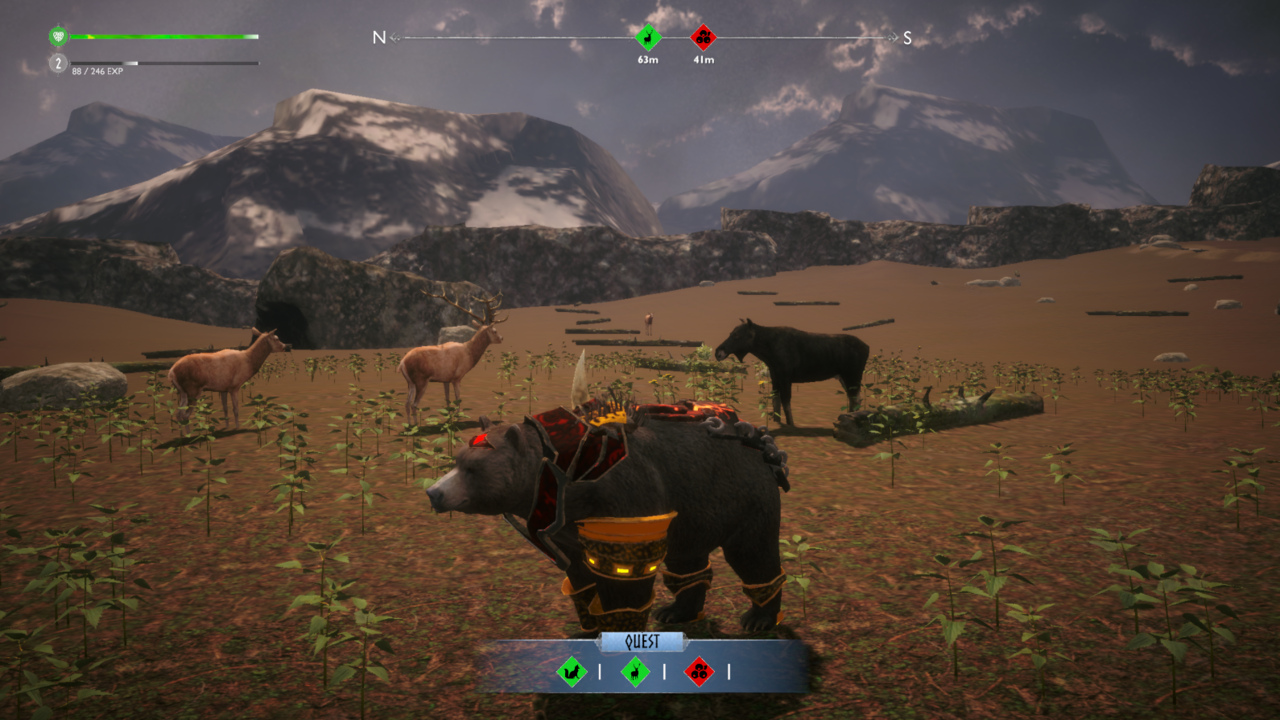1280x720 pixels.
Task: Click the green health heart icon
Action: (x=58, y=36)
